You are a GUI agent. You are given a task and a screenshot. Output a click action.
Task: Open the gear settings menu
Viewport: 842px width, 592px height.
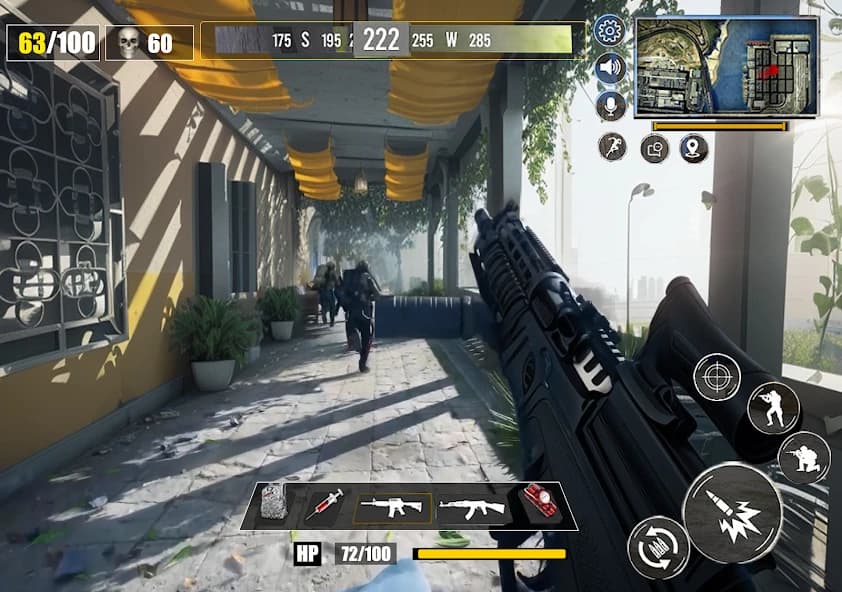[x=609, y=30]
